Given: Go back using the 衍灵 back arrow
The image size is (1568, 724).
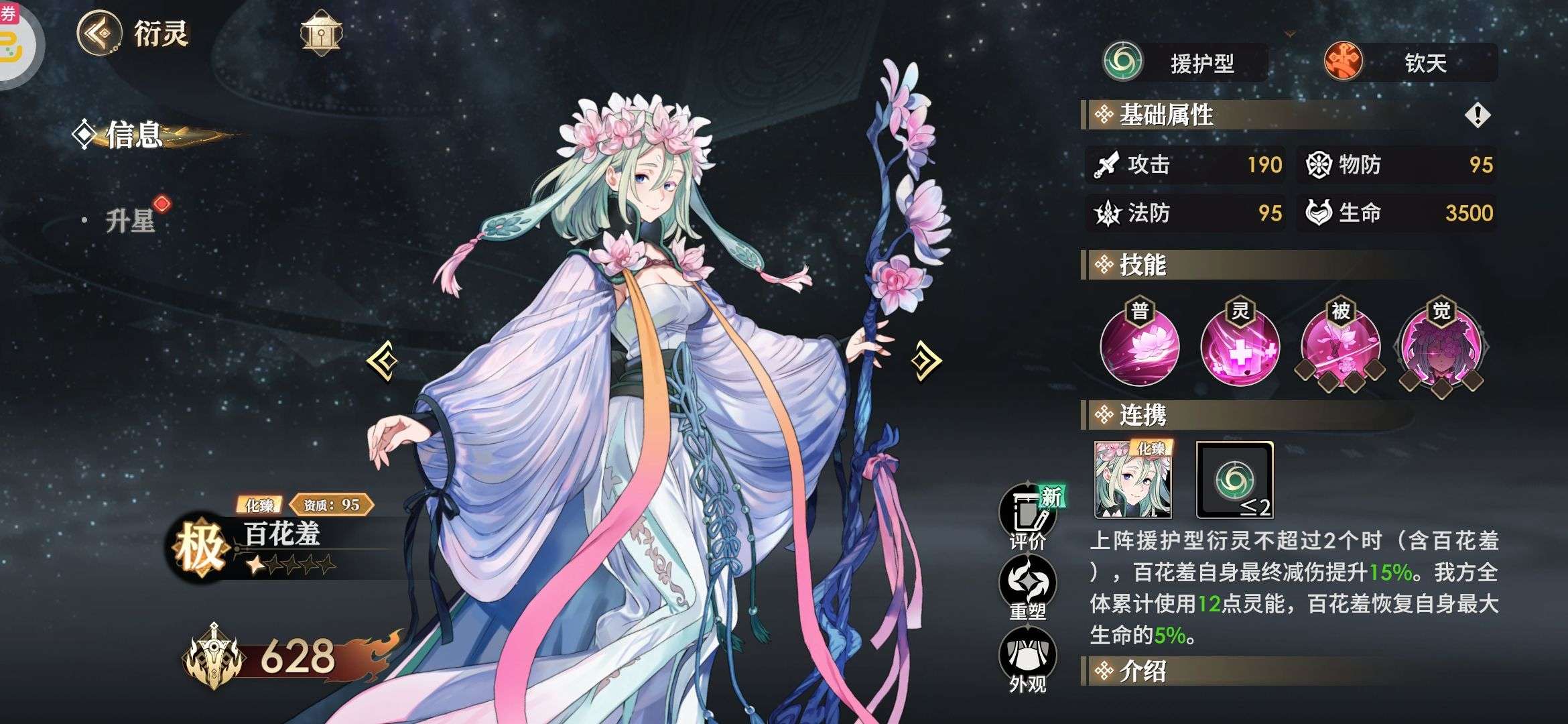Looking at the screenshot, I should (99, 32).
